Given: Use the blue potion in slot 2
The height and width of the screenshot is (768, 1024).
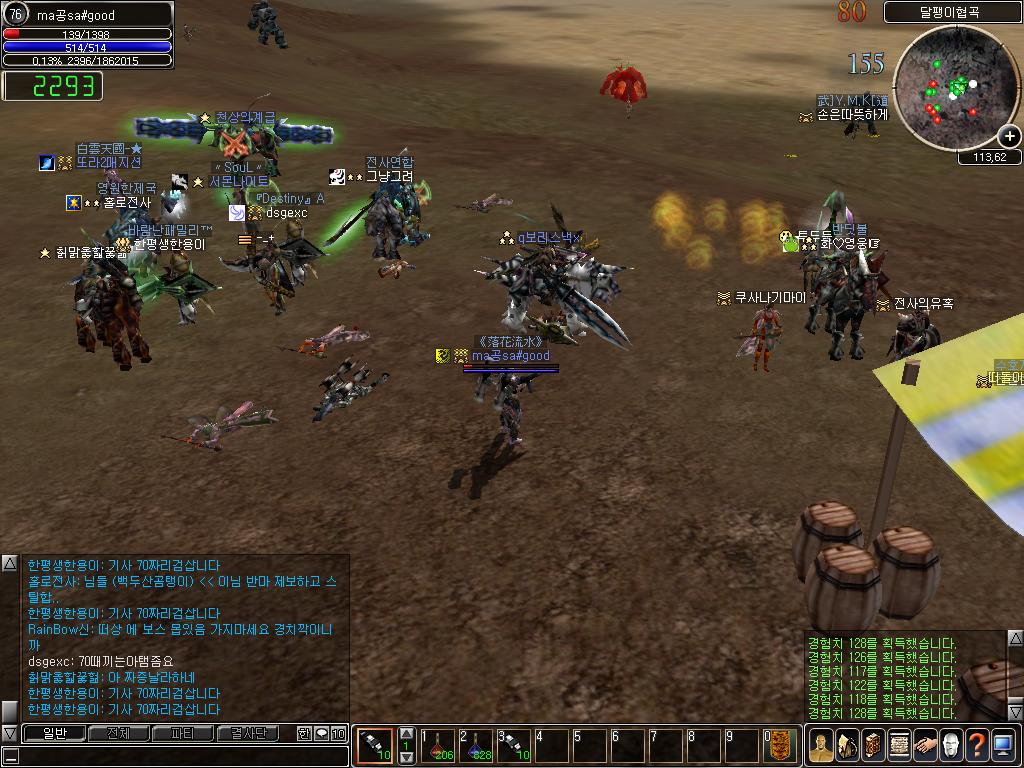Looking at the screenshot, I should (x=477, y=745).
